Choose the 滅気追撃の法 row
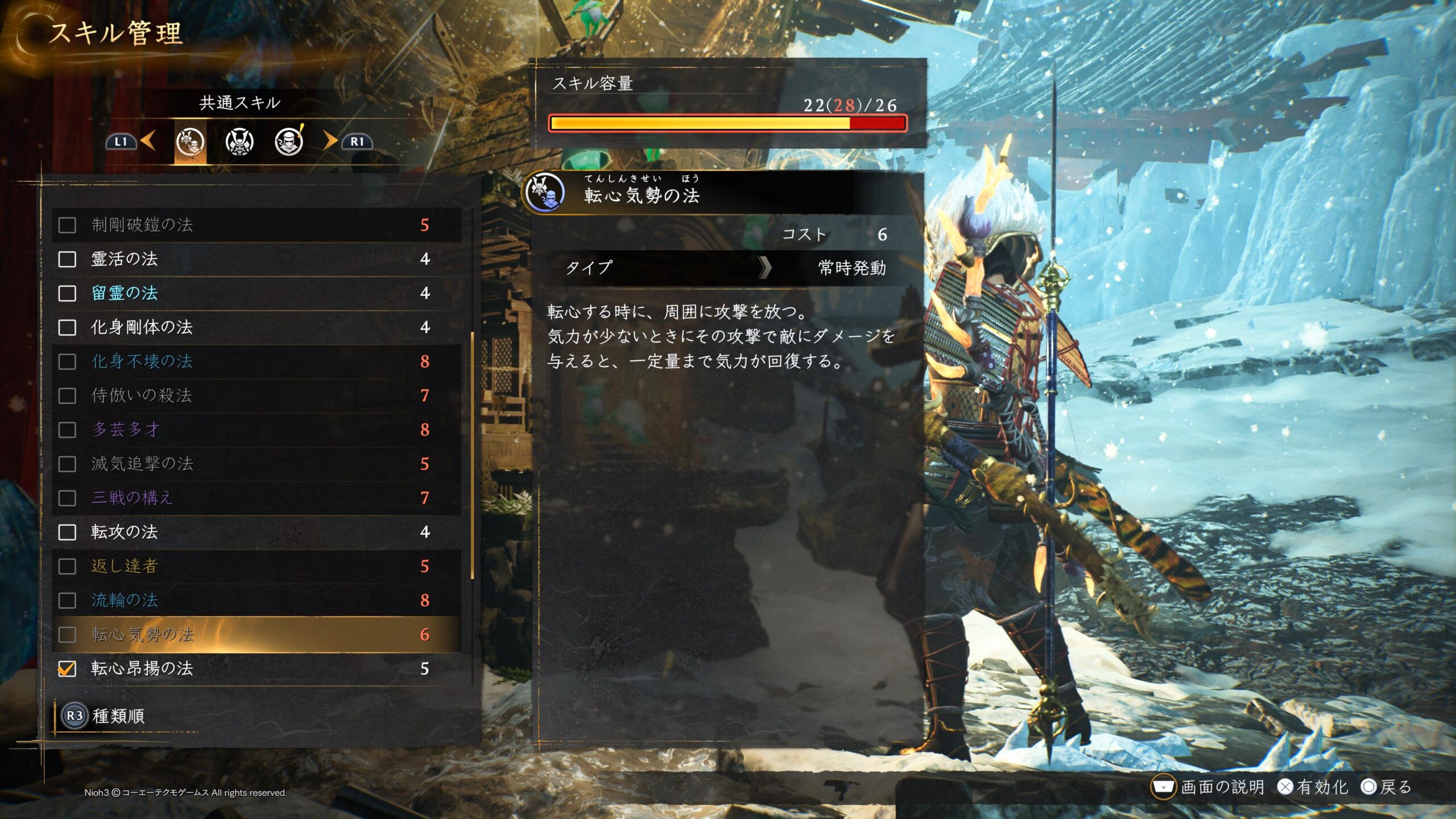The height and width of the screenshot is (819, 1456). (256, 464)
